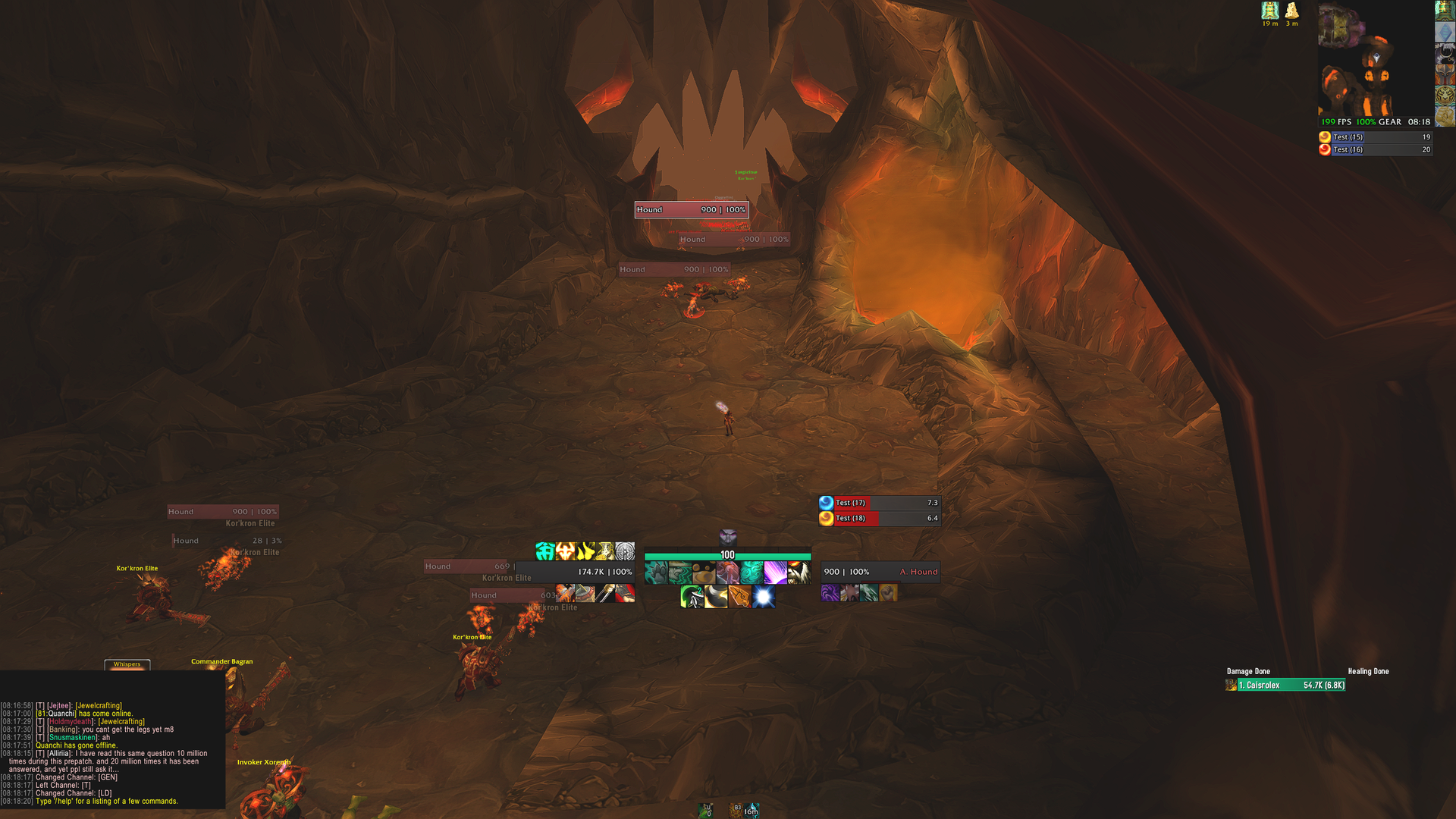Open the Healing Done meter panel

pos(1368,671)
